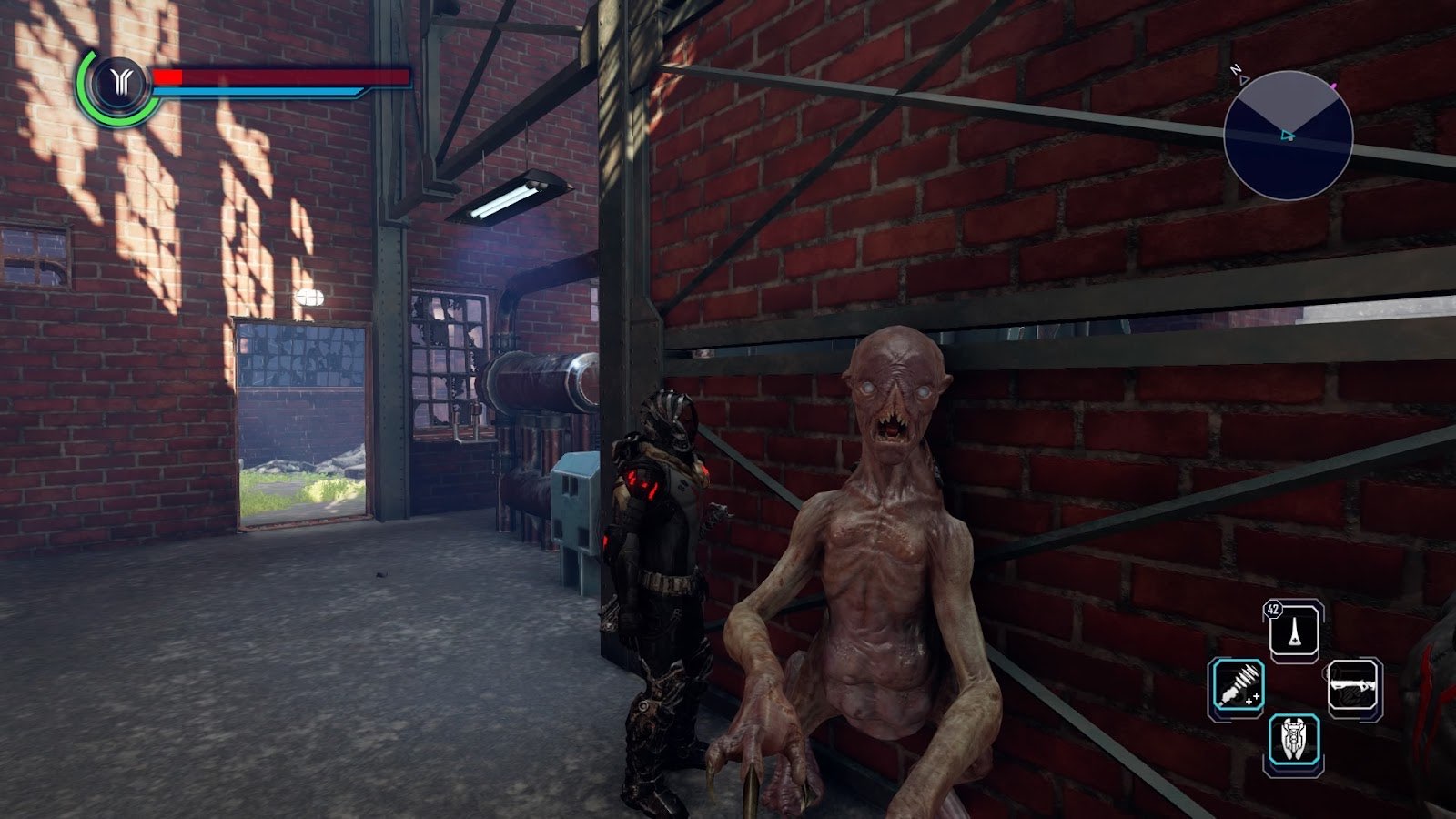This screenshot has height=819, width=1456.
Task: Click the small triangle marker near the compass edge
Action: 1244,80
